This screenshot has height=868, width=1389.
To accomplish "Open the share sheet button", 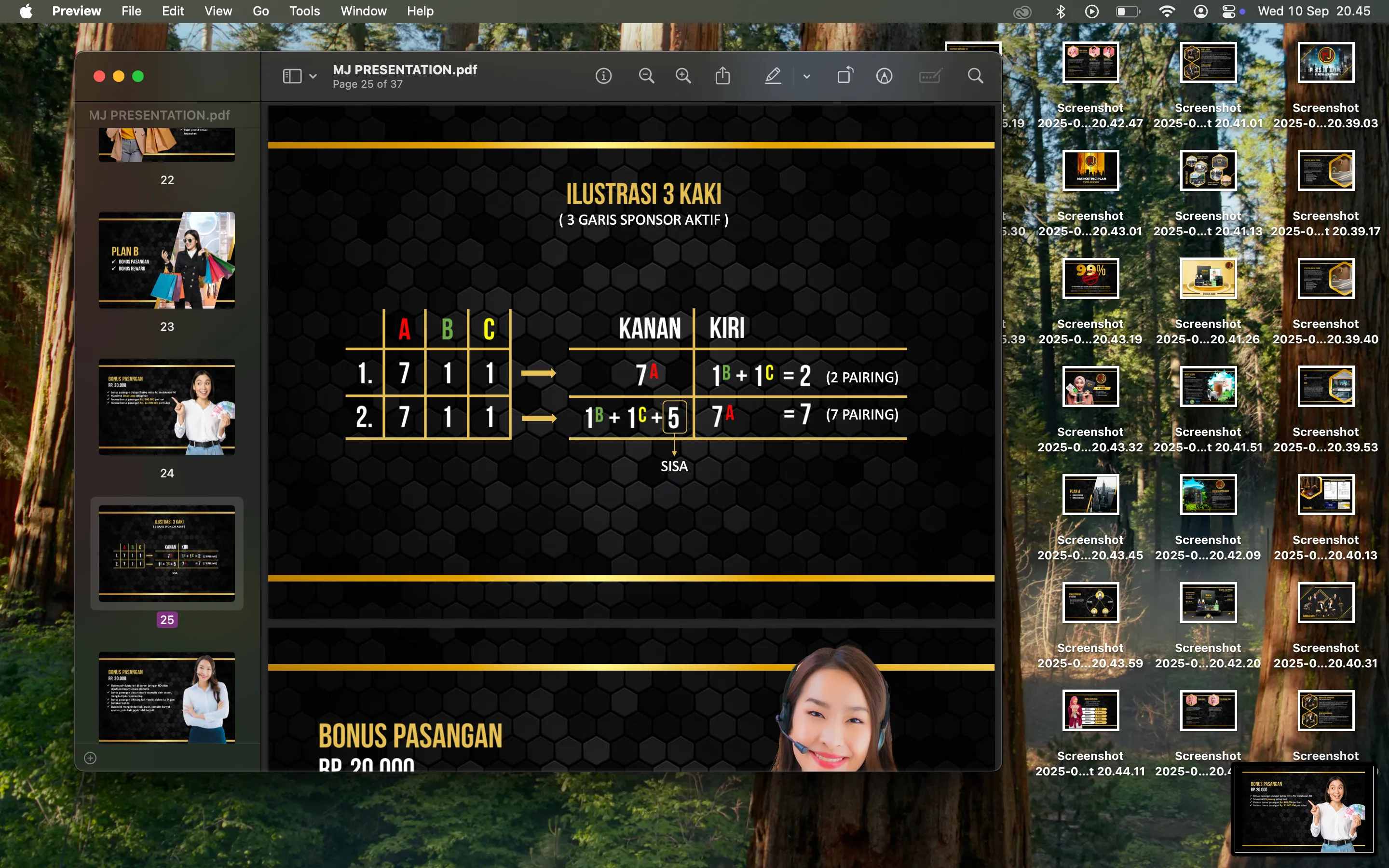I will point(722,76).
